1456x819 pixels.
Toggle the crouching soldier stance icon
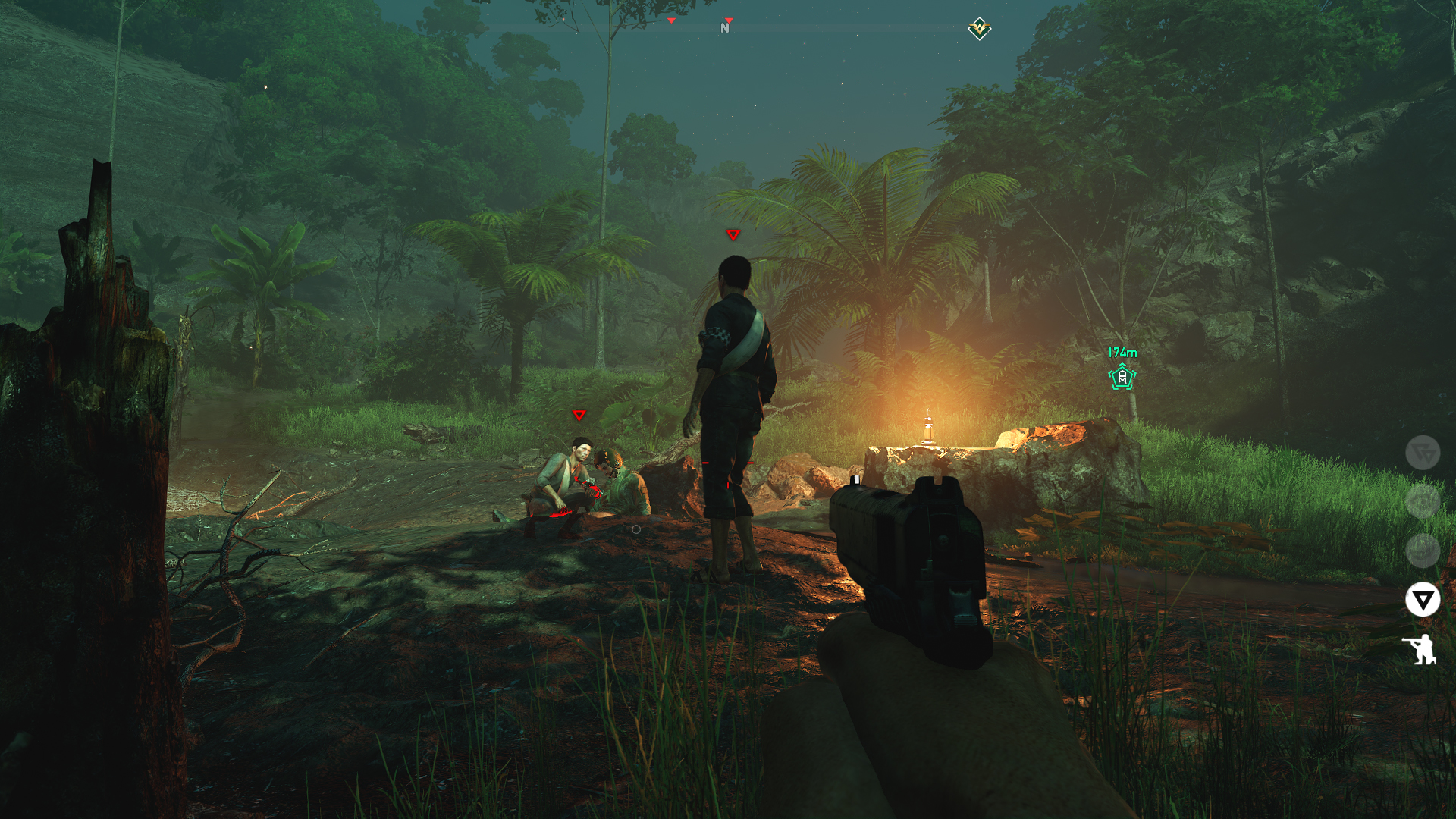[x=1420, y=650]
